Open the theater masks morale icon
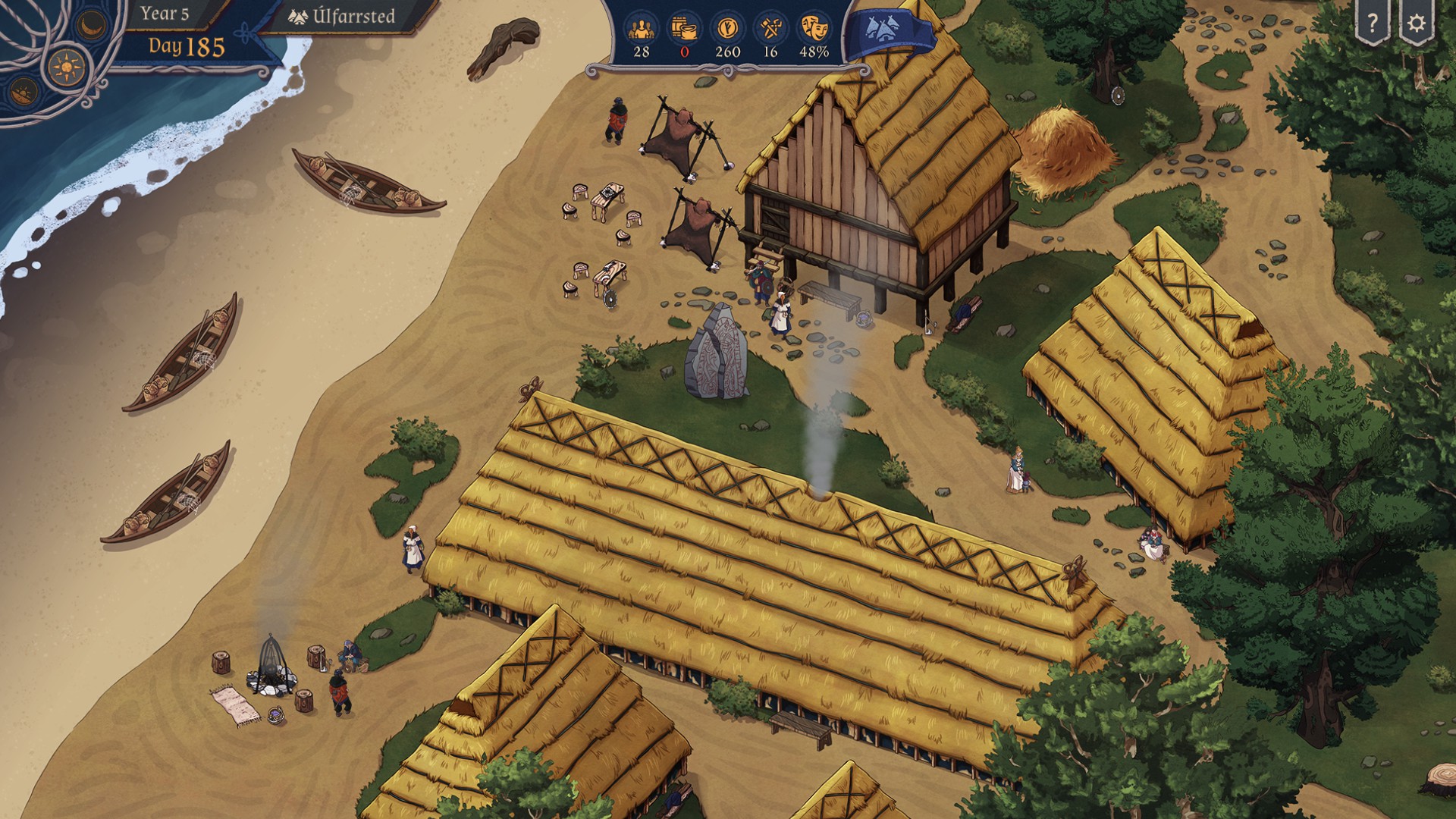1456x819 pixels. [814, 29]
